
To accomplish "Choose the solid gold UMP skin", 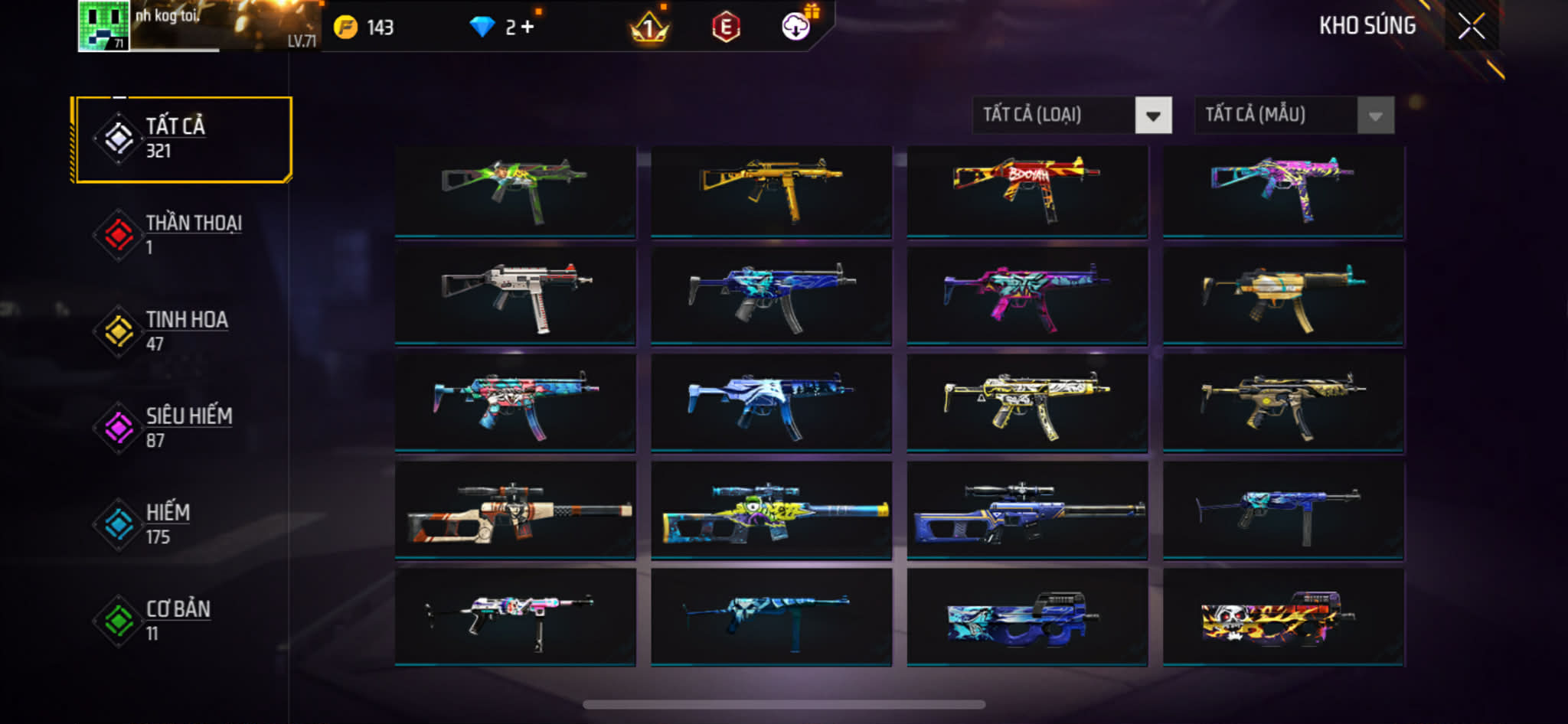I will [771, 191].
